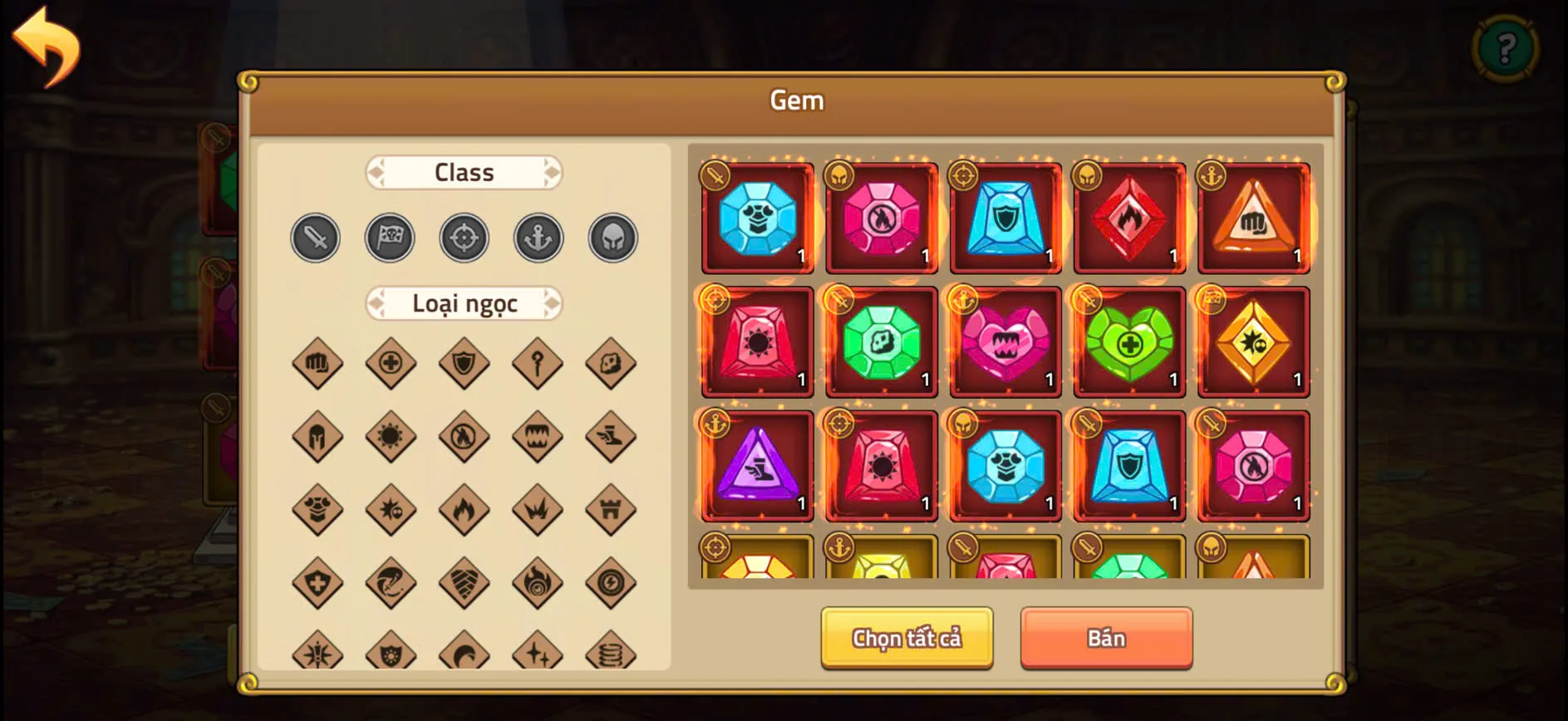Select the shield gem type icon
The image size is (1568, 721).
point(465,363)
